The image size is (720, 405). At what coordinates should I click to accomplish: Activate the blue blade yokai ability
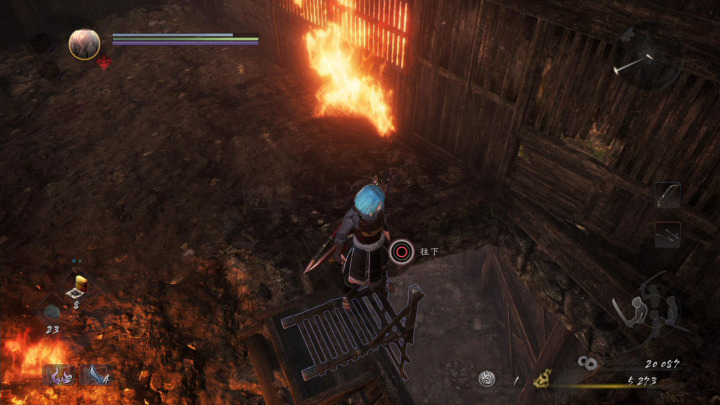96,374
